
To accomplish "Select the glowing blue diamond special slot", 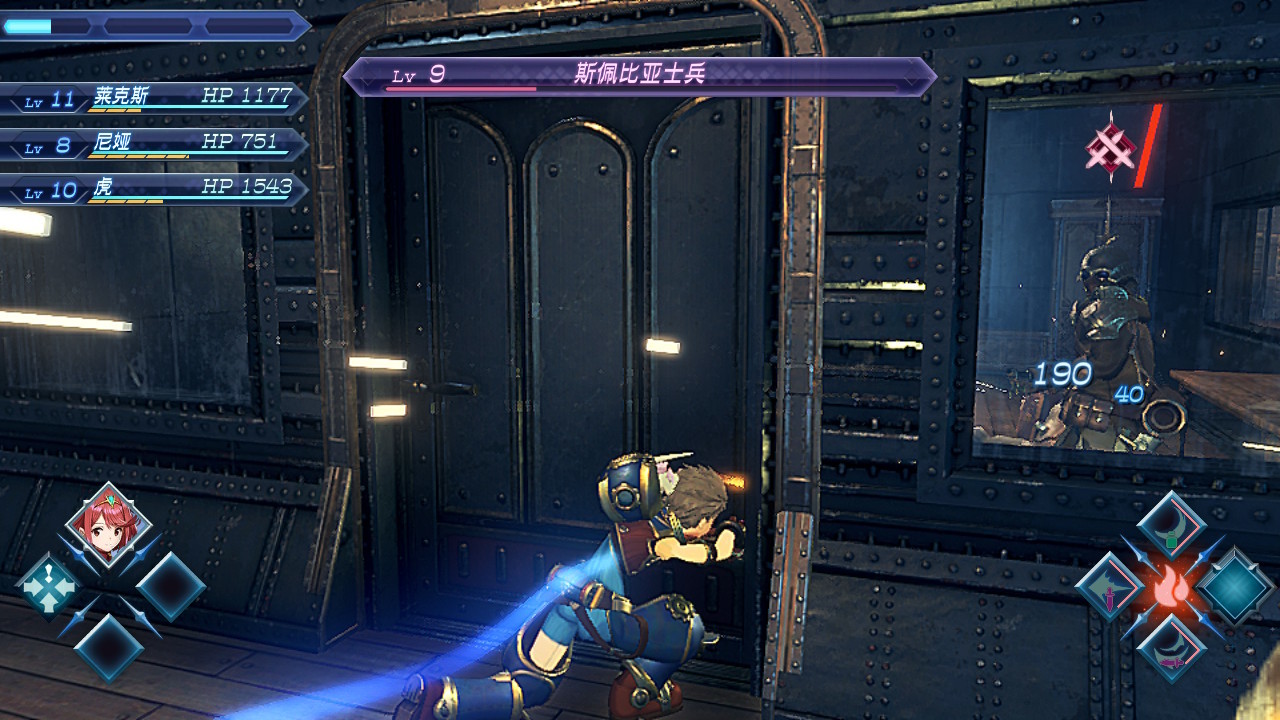I will (1235, 588).
